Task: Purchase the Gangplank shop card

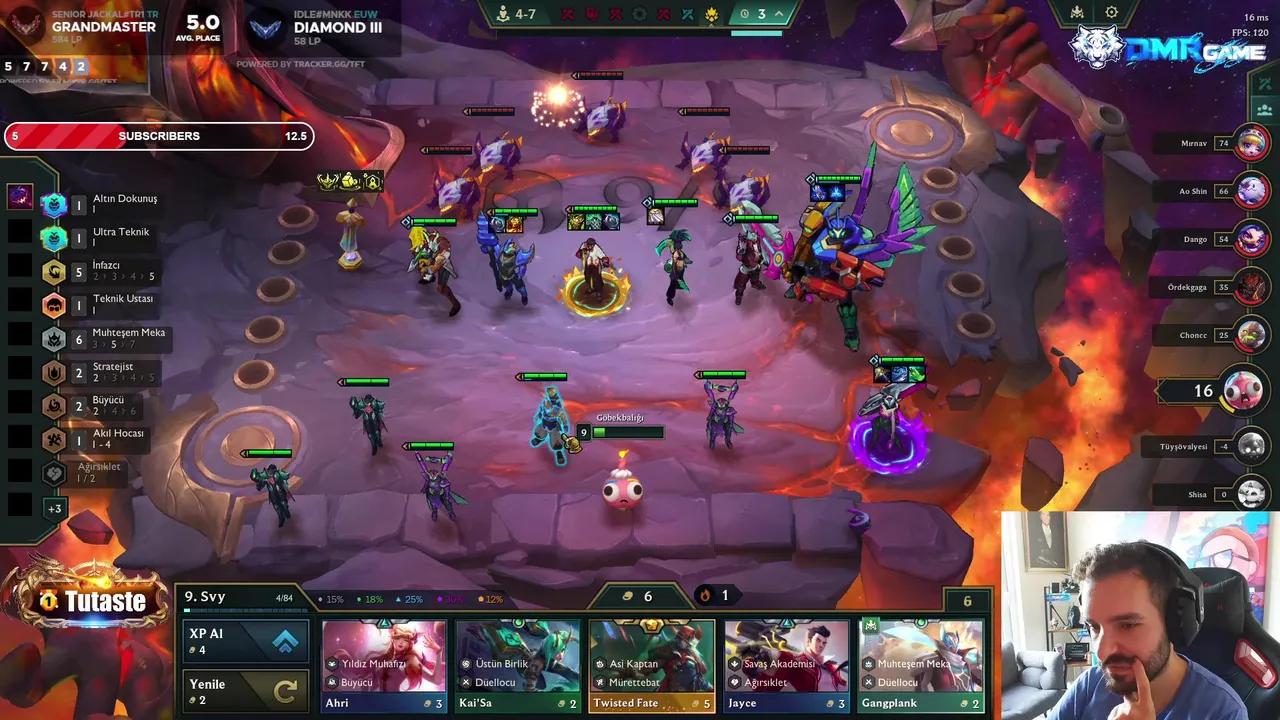Action: click(x=920, y=666)
